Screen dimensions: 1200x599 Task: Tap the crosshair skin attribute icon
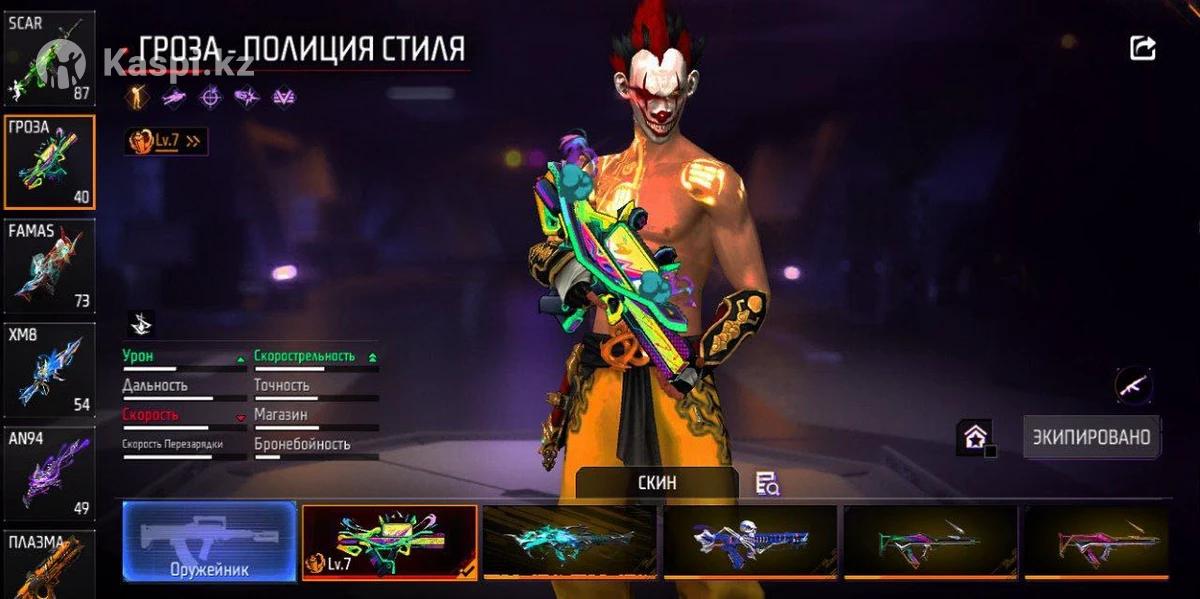(x=210, y=97)
